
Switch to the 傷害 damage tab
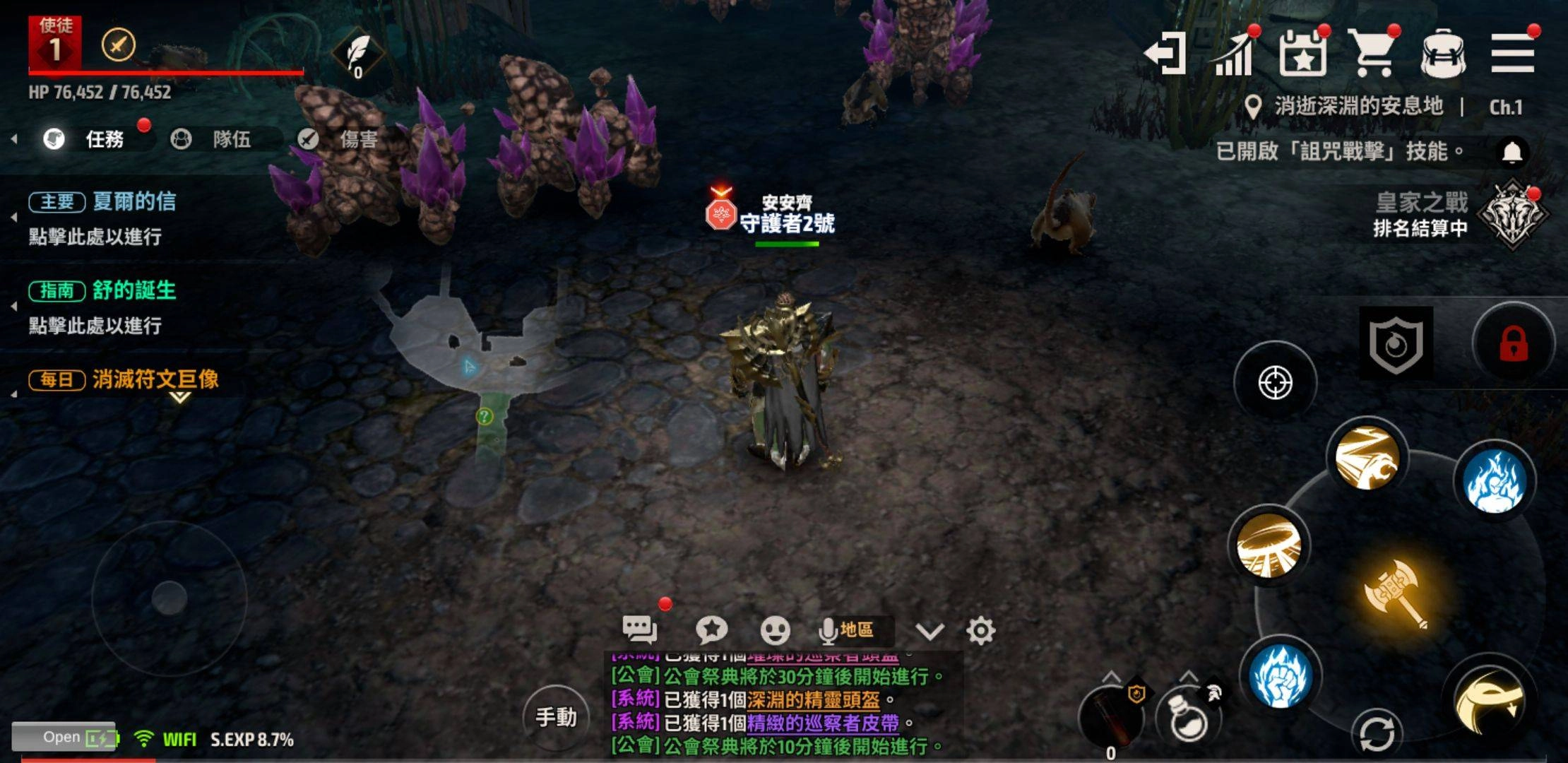339,139
